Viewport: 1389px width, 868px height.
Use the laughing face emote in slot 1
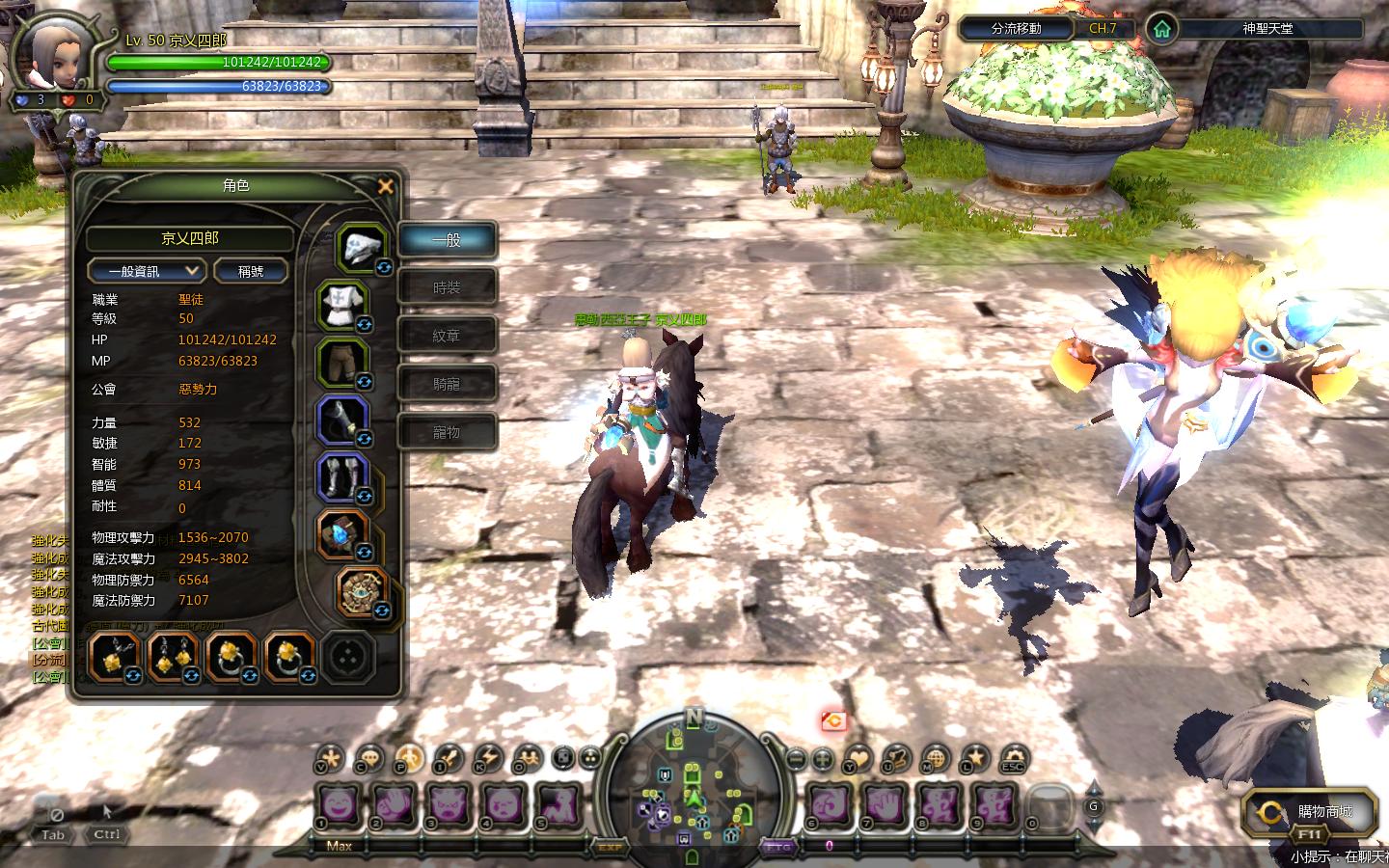coord(339,802)
